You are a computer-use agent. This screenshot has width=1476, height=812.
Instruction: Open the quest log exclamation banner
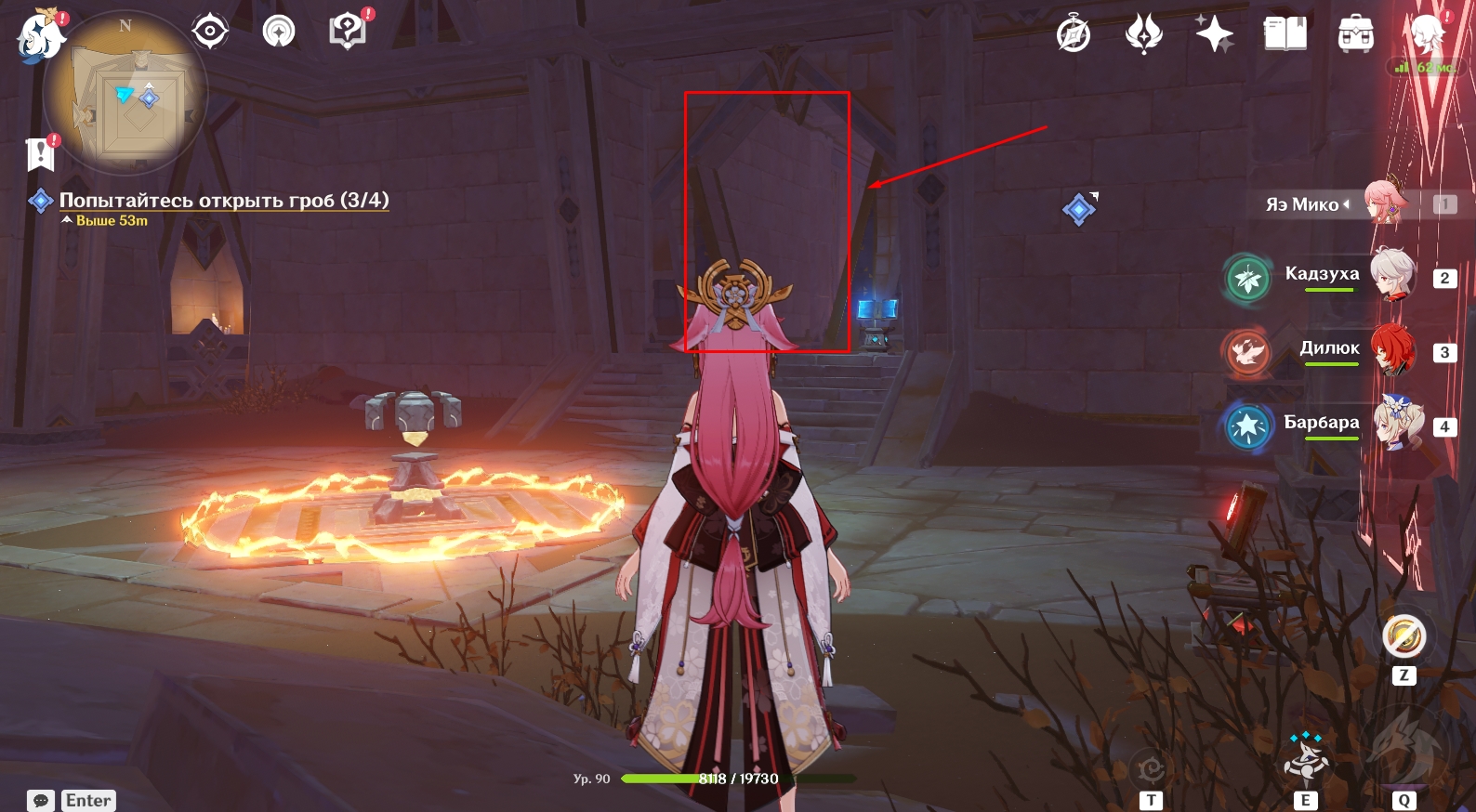41,154
